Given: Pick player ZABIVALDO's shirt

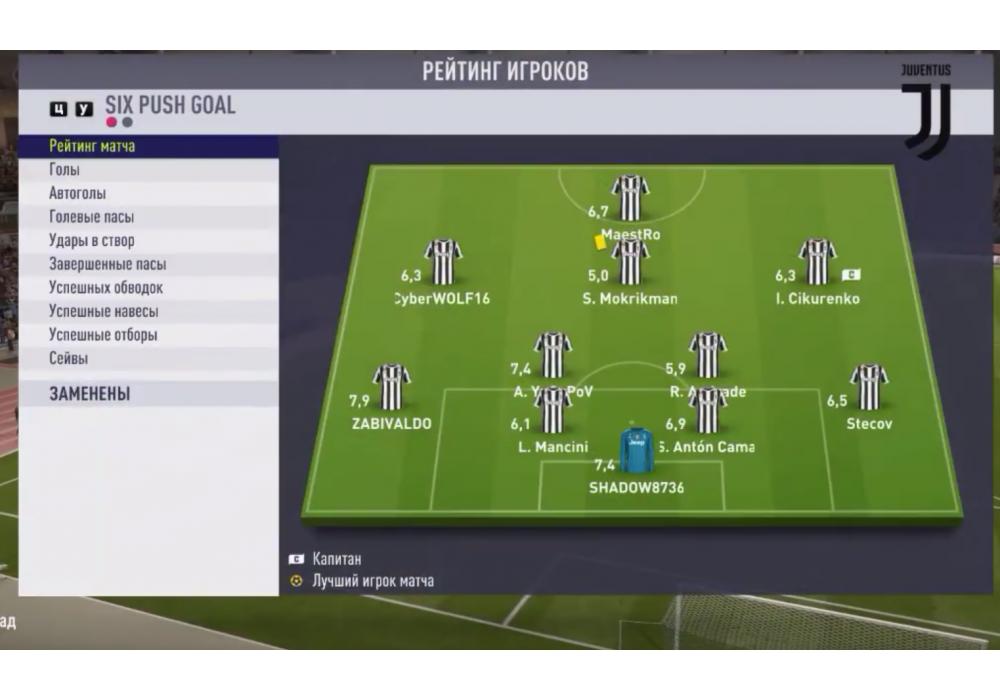Looking at the screenshot, I should (391, 388).
